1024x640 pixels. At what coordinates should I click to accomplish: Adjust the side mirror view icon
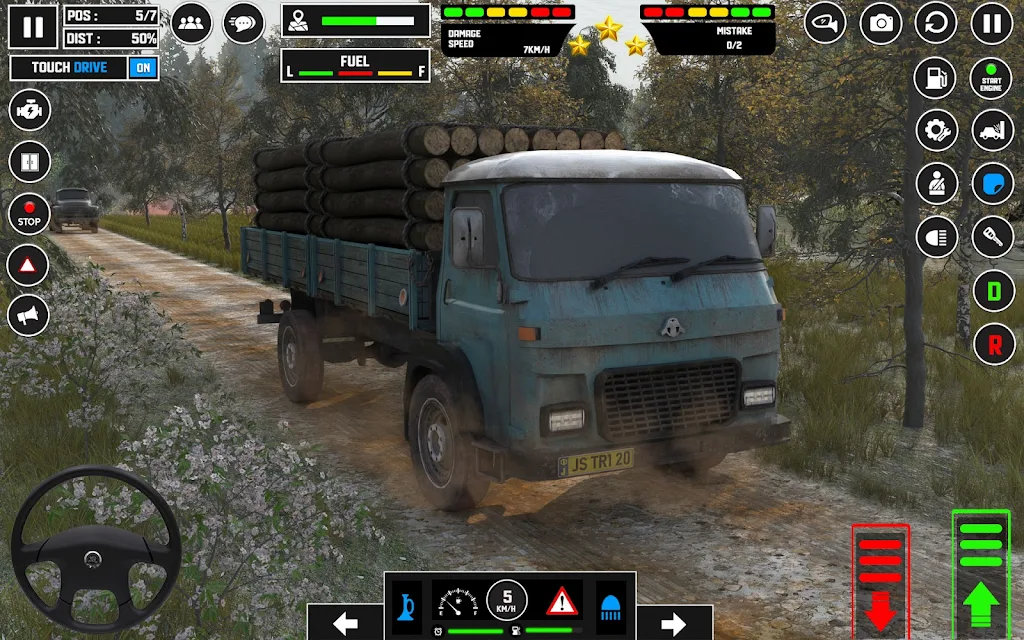pyautogui.click(x=825, y=24)
